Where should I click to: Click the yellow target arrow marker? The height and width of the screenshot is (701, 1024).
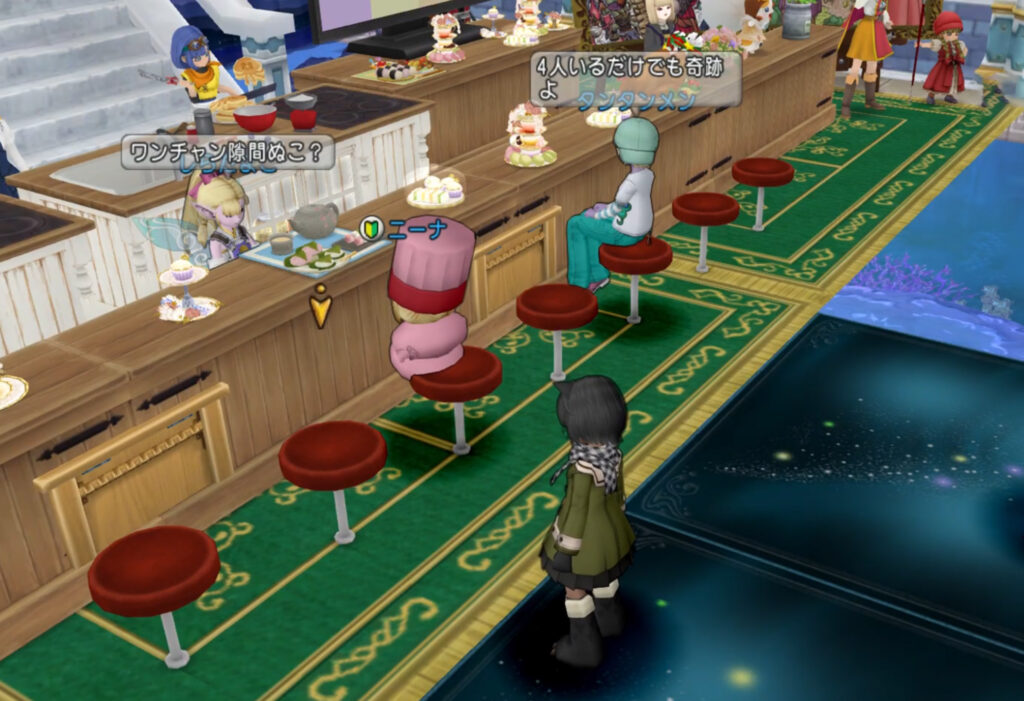[x=321, y=306]
